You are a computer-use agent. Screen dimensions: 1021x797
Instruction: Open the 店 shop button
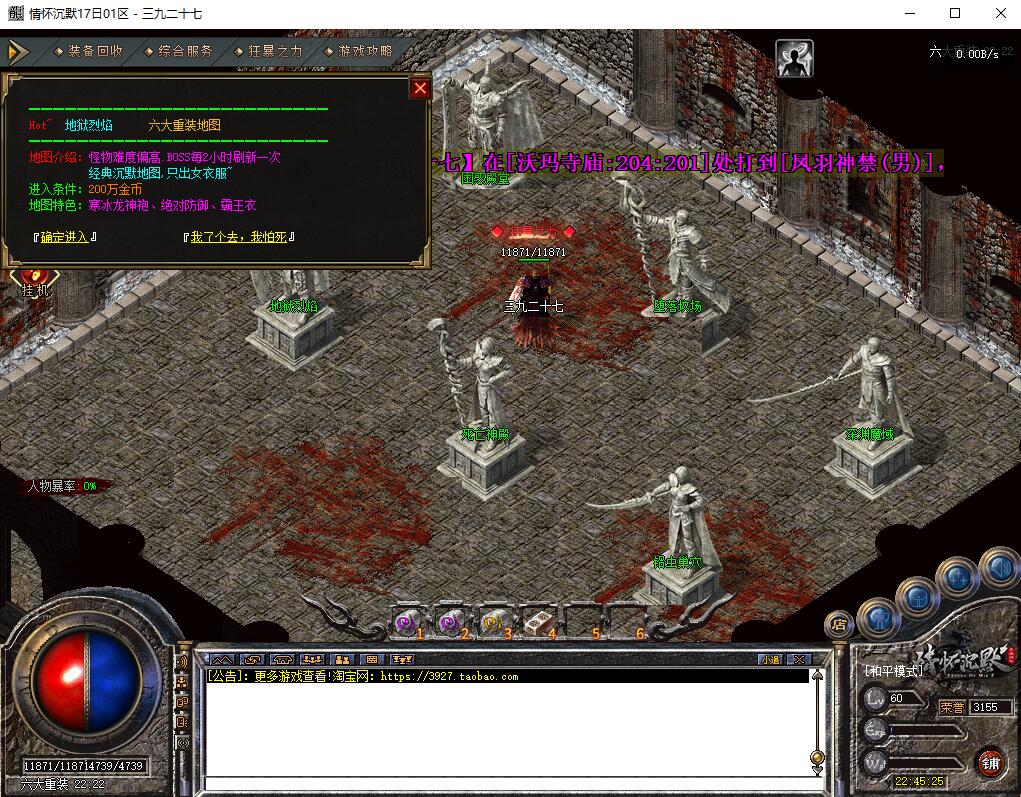[x=839, y=625]
